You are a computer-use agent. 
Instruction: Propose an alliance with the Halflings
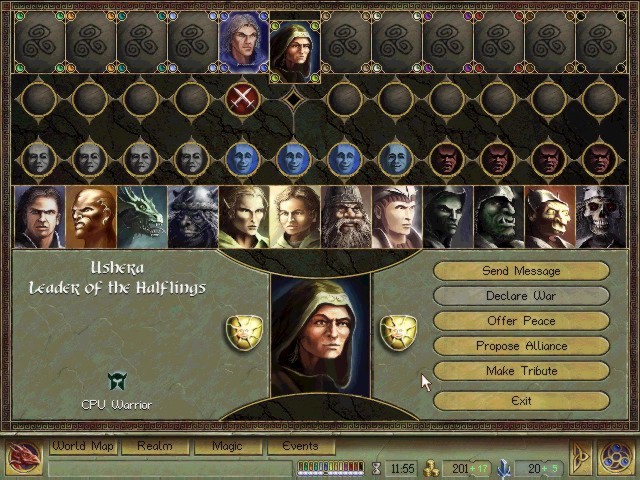[x=521, y=346]
